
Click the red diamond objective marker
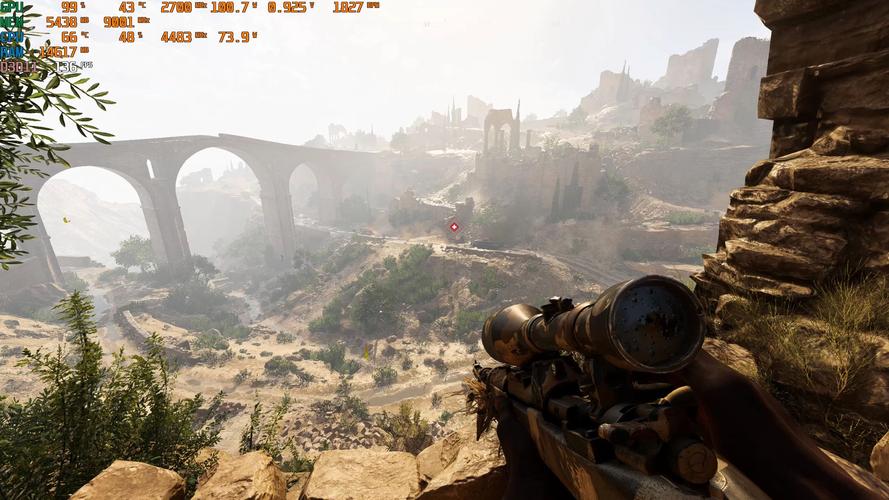pos(454,227)
